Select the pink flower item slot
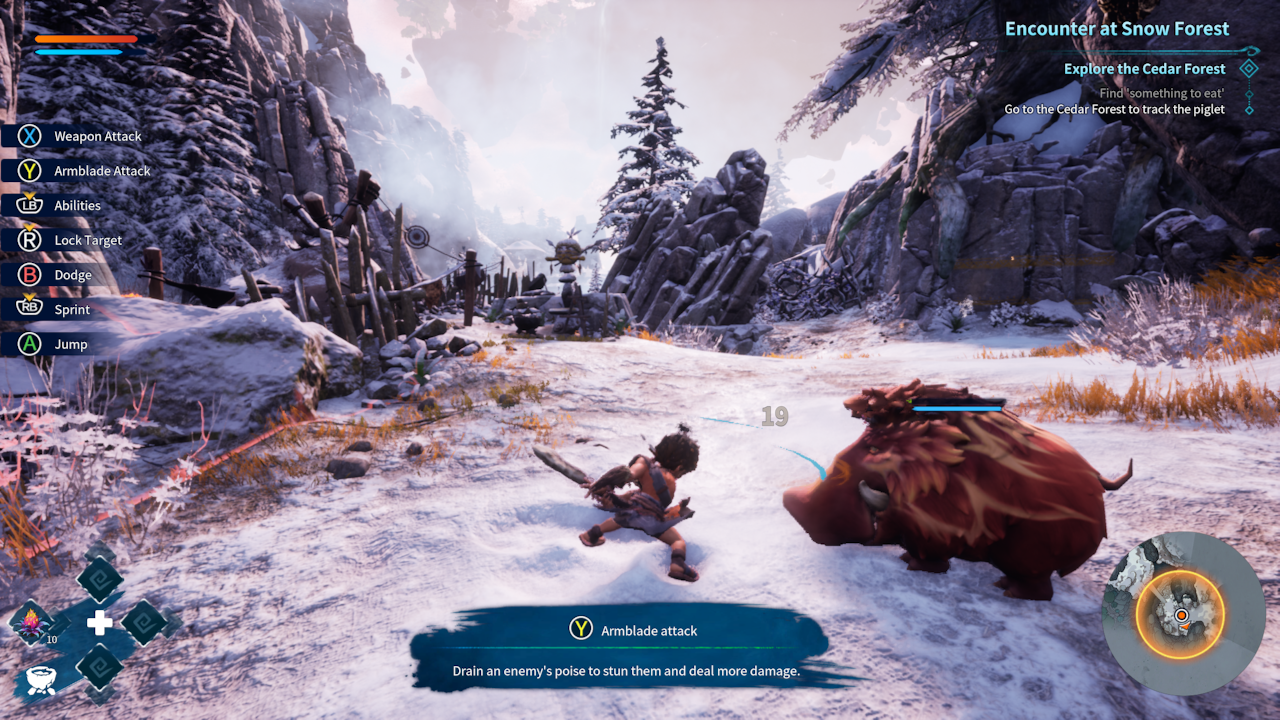 32,623
